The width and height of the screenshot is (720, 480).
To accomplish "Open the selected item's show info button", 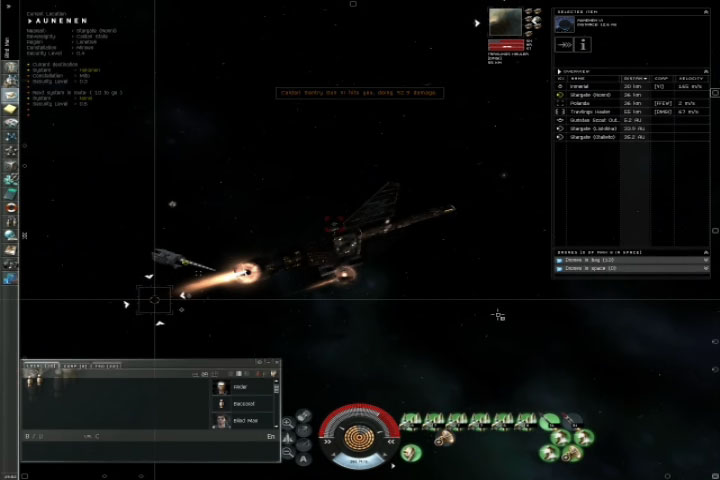I will (x=584, y=44).
